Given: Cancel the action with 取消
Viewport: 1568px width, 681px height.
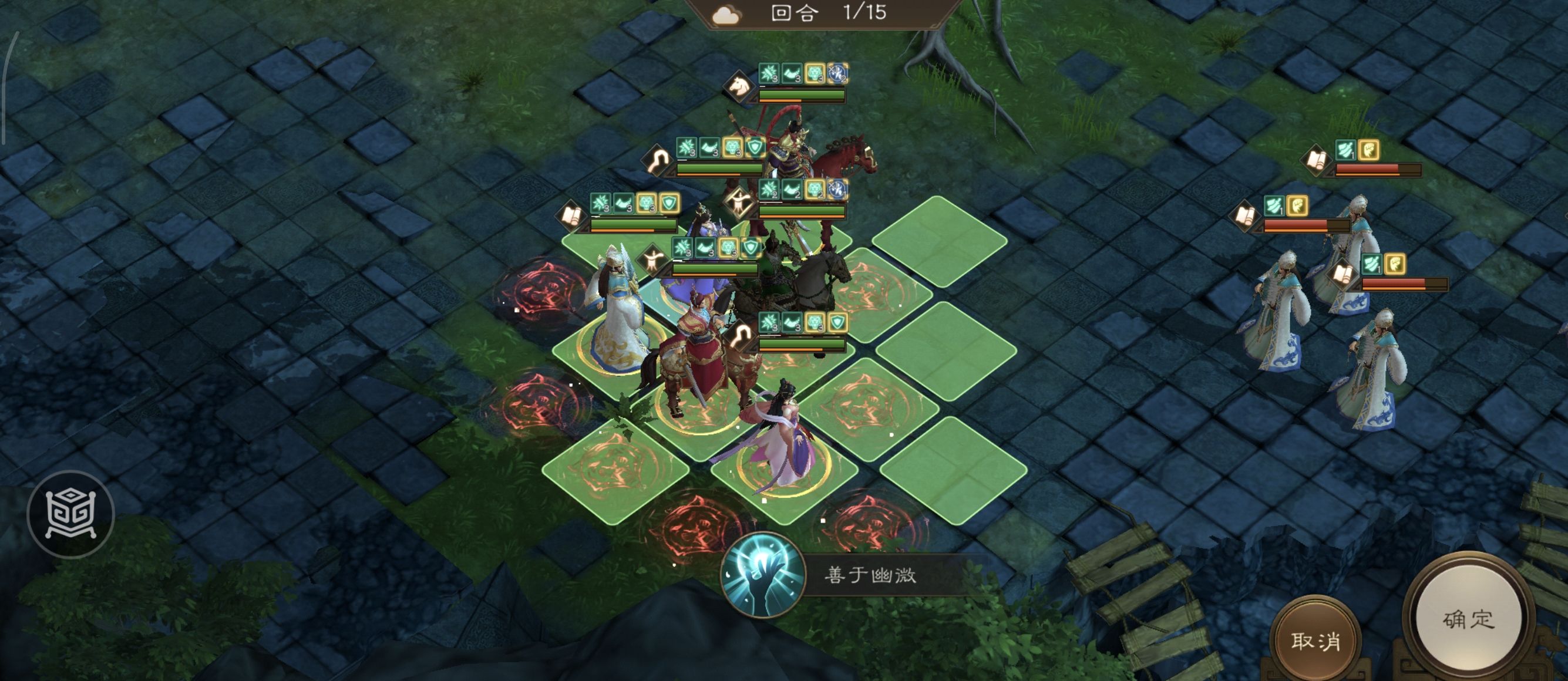Looking at the screenshot, I should coord(1315,640).
